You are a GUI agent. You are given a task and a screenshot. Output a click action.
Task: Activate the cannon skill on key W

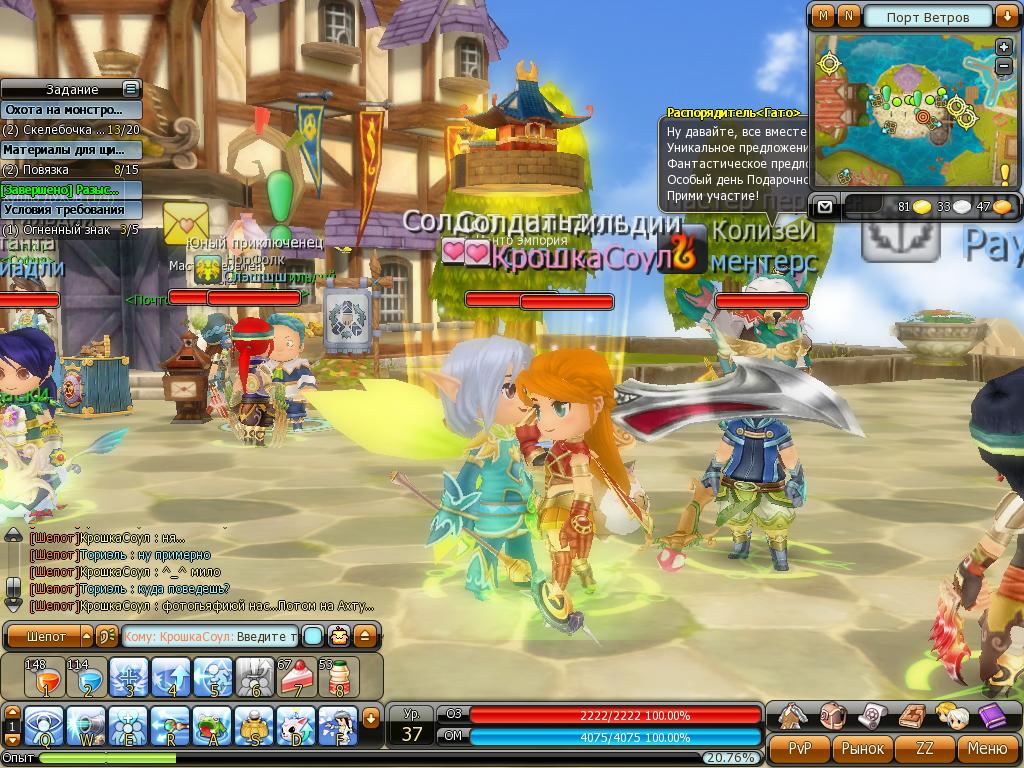click(x=86, y=726)
